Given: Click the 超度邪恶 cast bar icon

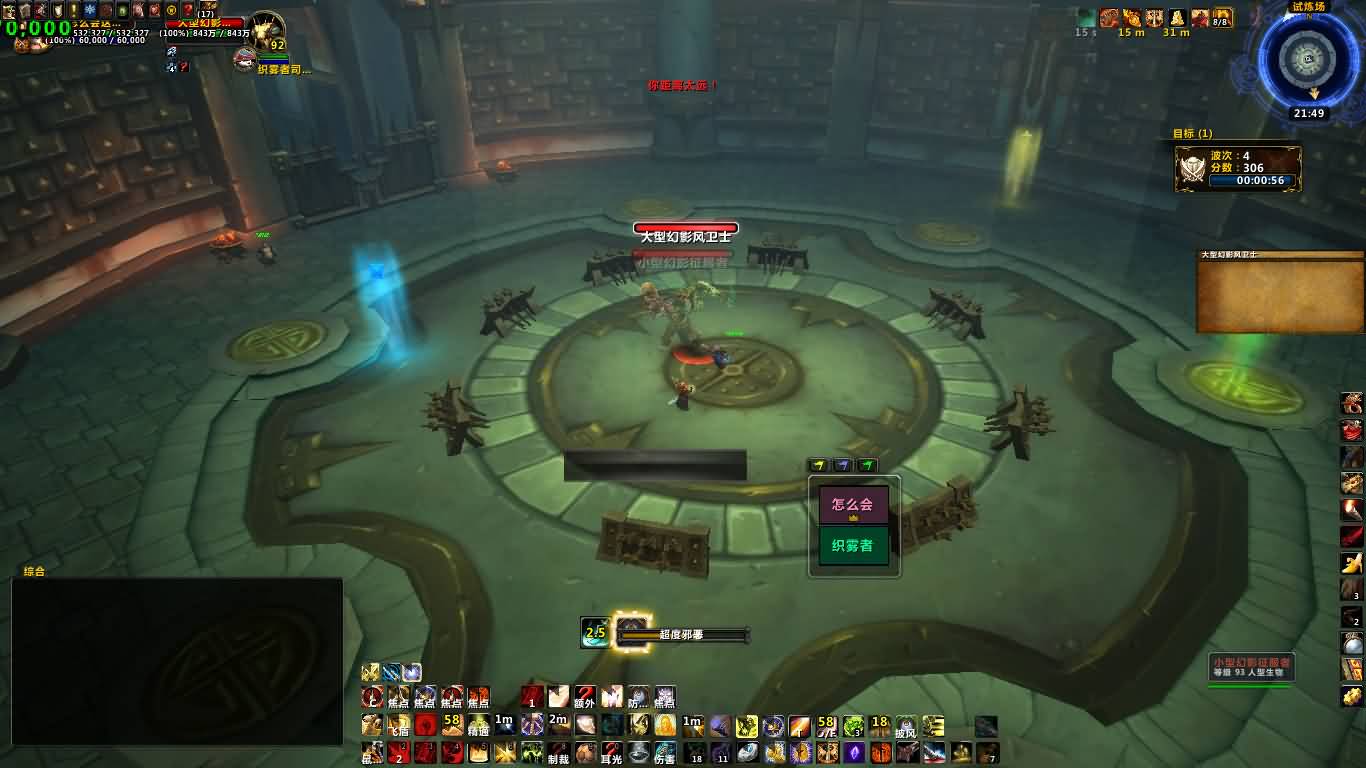Looking at the screenshot, I should pos(631,632).
